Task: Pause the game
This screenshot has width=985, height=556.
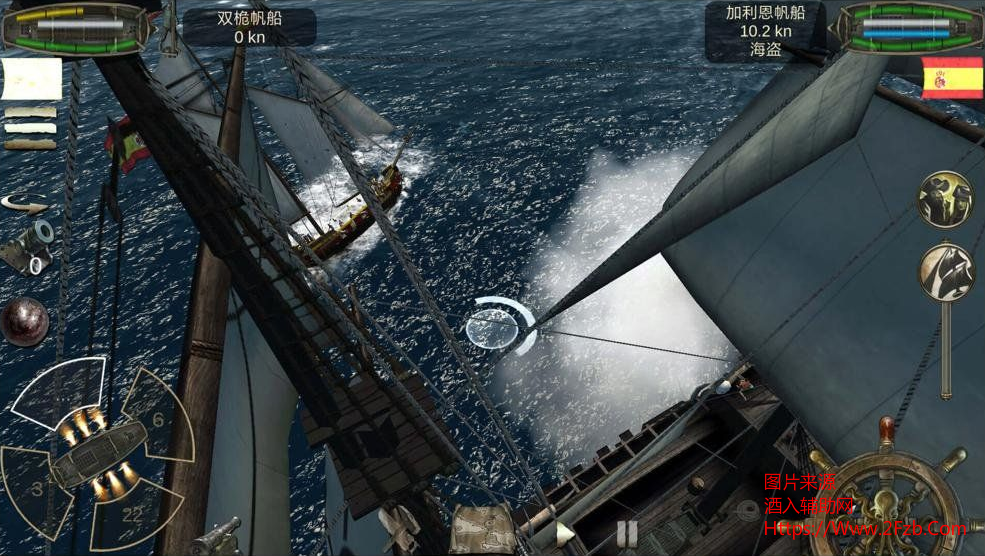Action: coord(627,532)
